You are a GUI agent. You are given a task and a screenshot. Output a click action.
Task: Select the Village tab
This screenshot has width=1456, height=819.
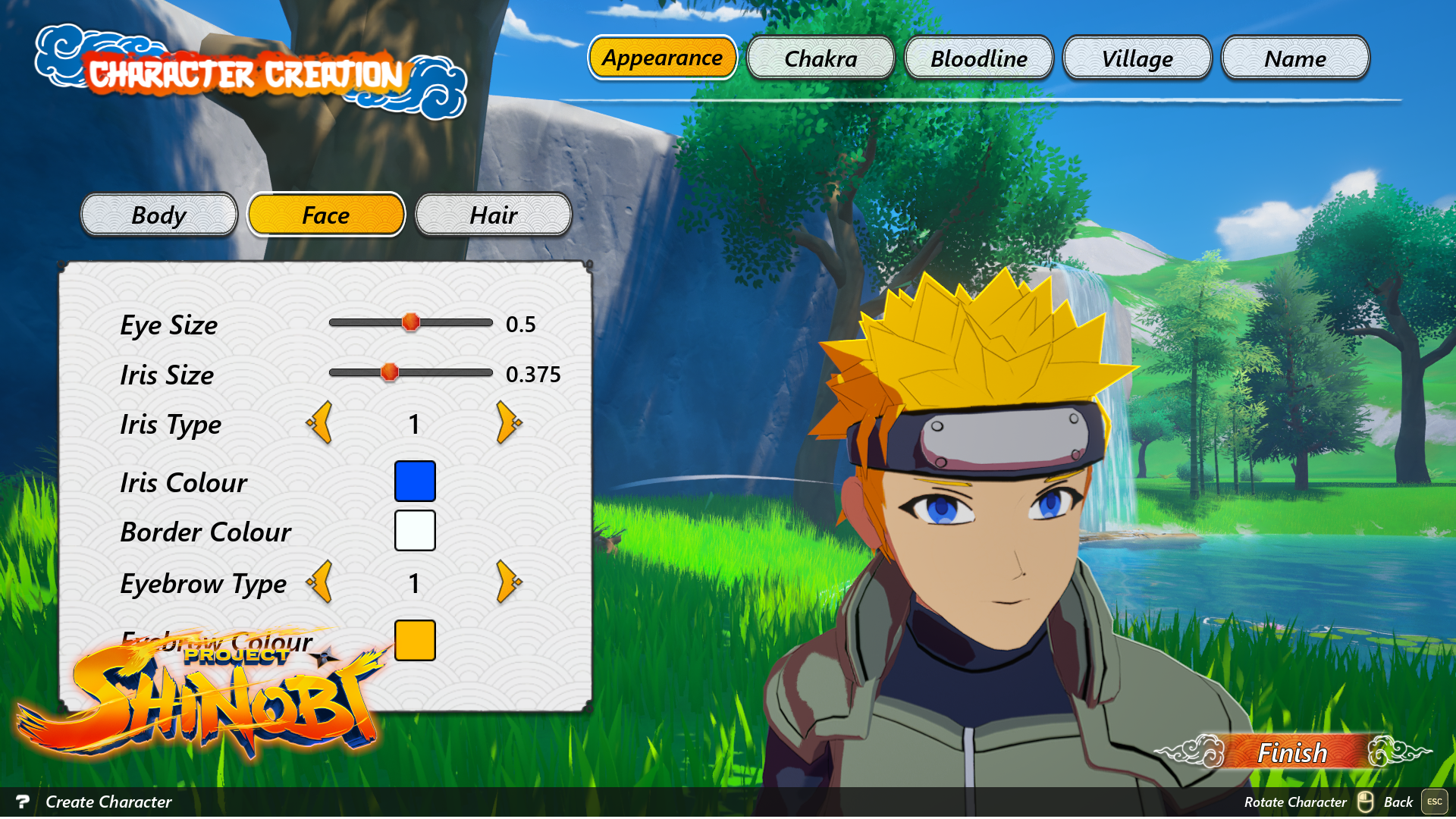(1137, 58)
